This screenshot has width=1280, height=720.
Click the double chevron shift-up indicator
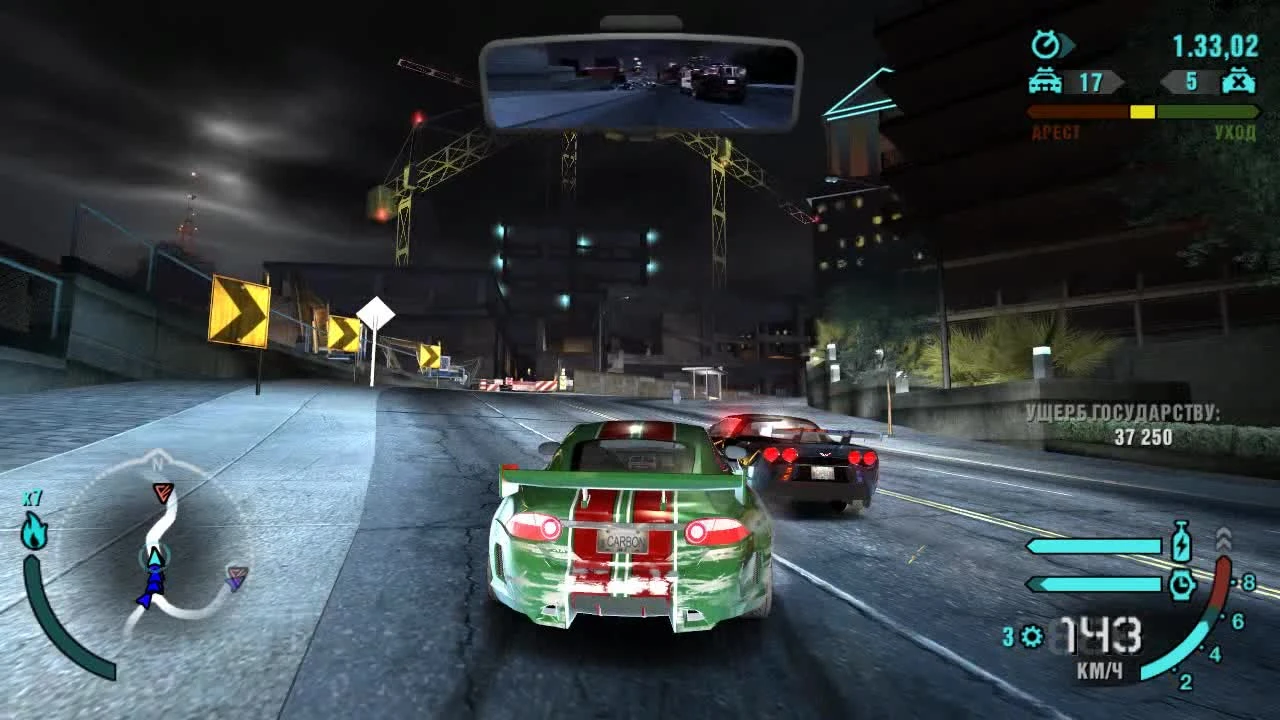[x=1223, y=537]
